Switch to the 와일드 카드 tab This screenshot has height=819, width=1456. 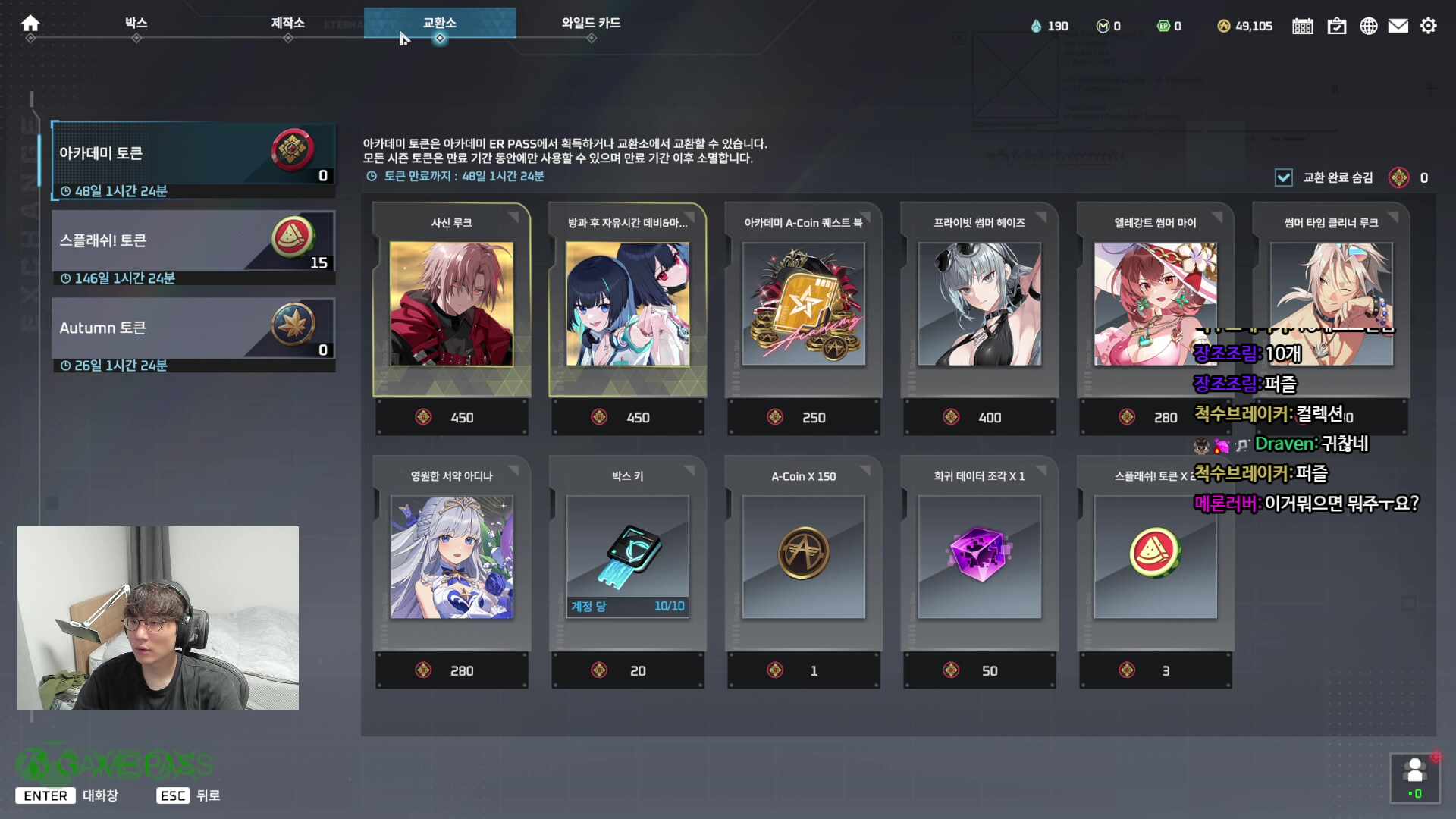point(591,24)
